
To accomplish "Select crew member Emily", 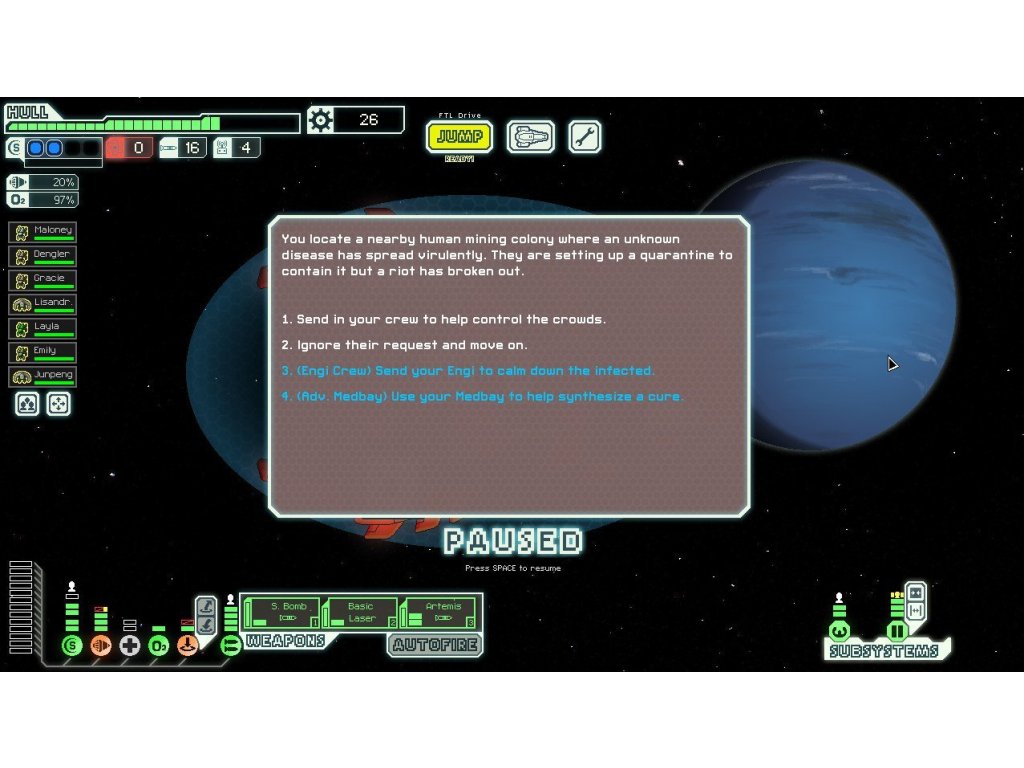I will [x=43, y=352].
